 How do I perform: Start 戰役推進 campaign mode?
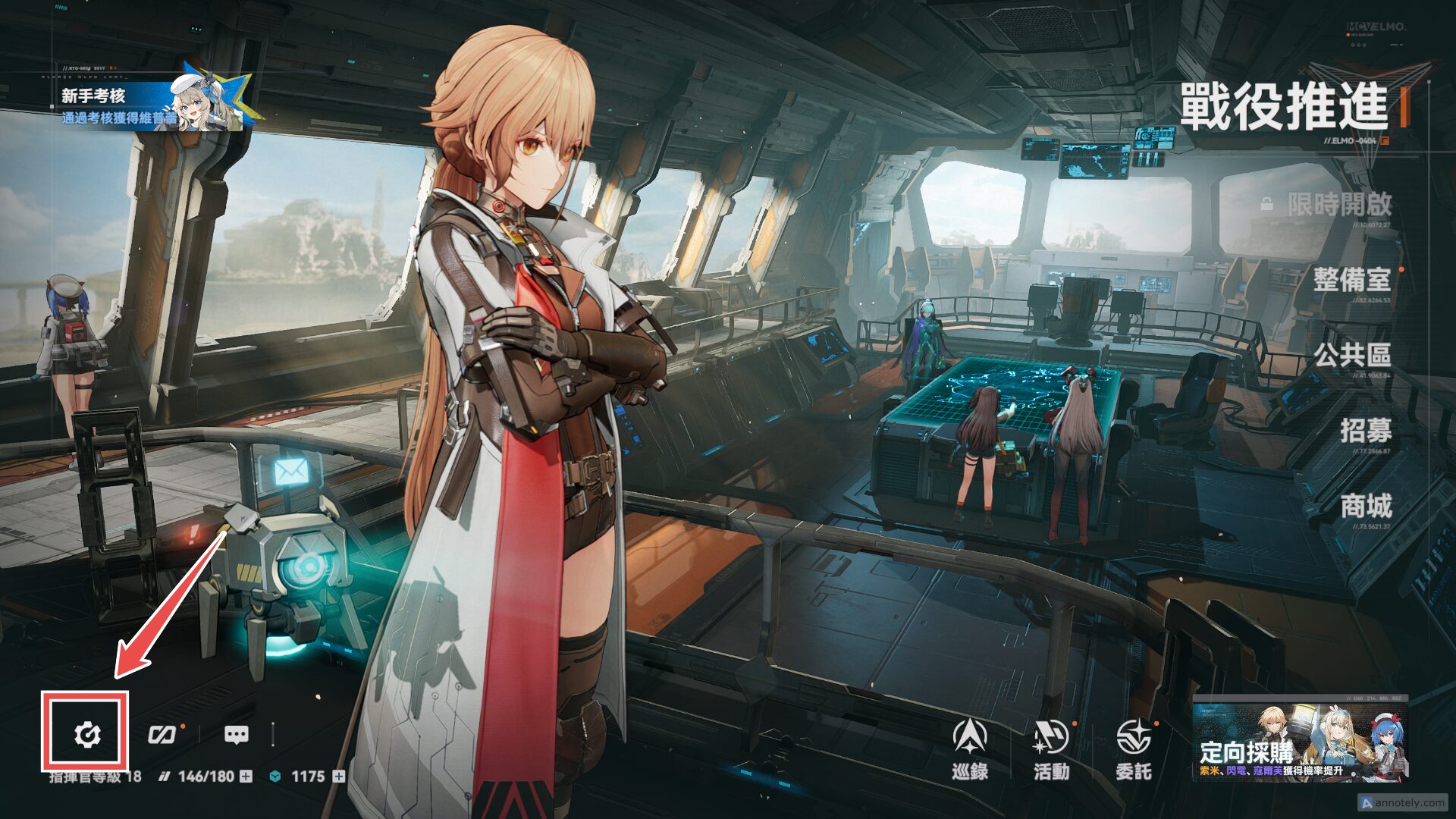[x=1283, y=107]
